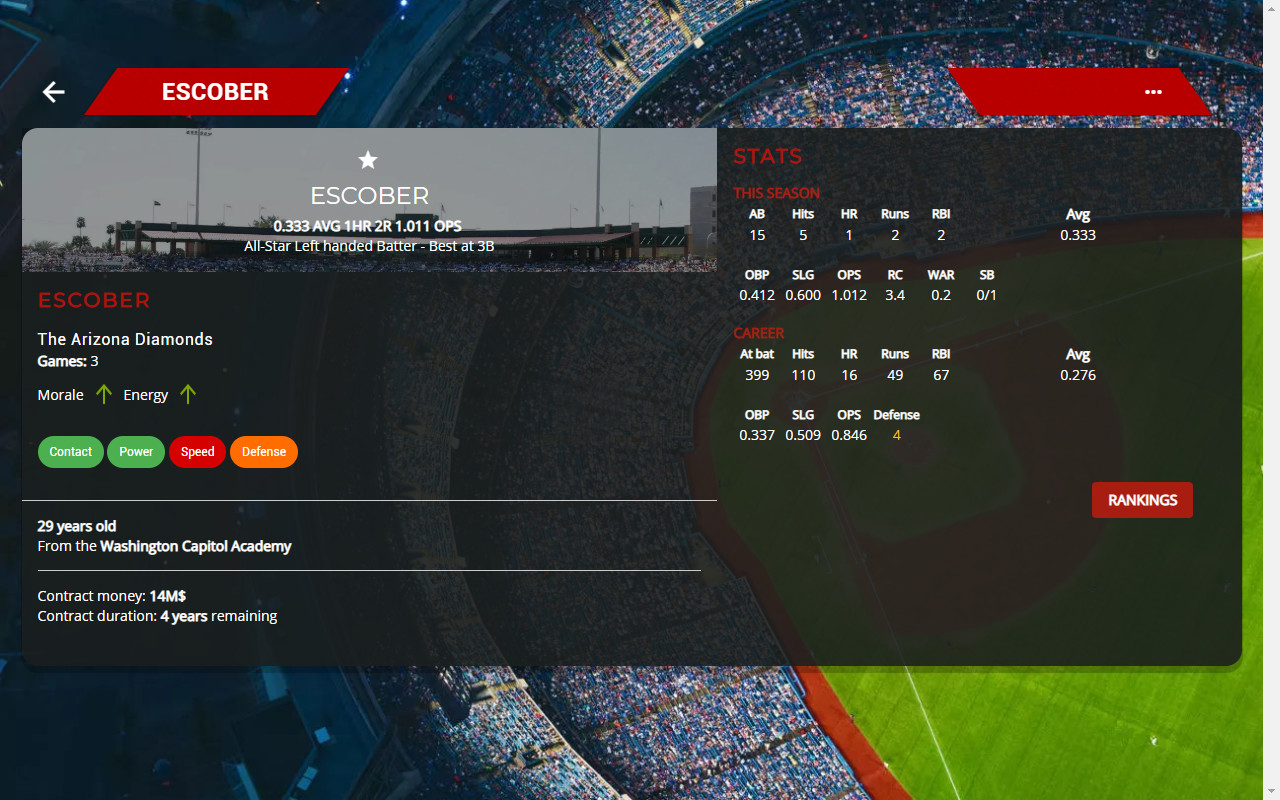The width and height of the screenshot is (1280, 800).
Task: Expand the STATS panel header
Action: (x=766, y=156)
